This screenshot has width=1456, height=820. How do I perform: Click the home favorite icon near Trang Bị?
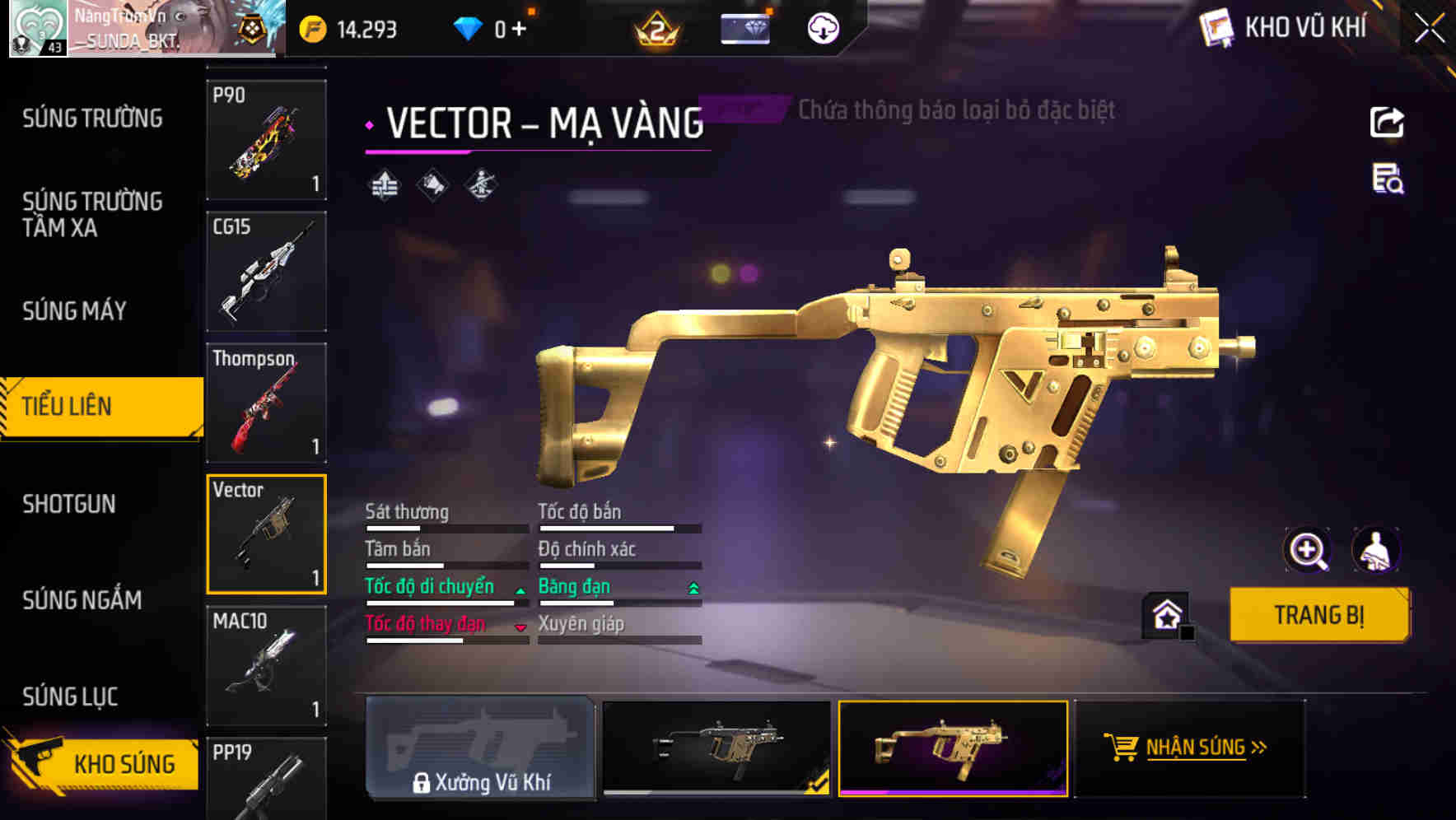click(x=1164, y=614)
